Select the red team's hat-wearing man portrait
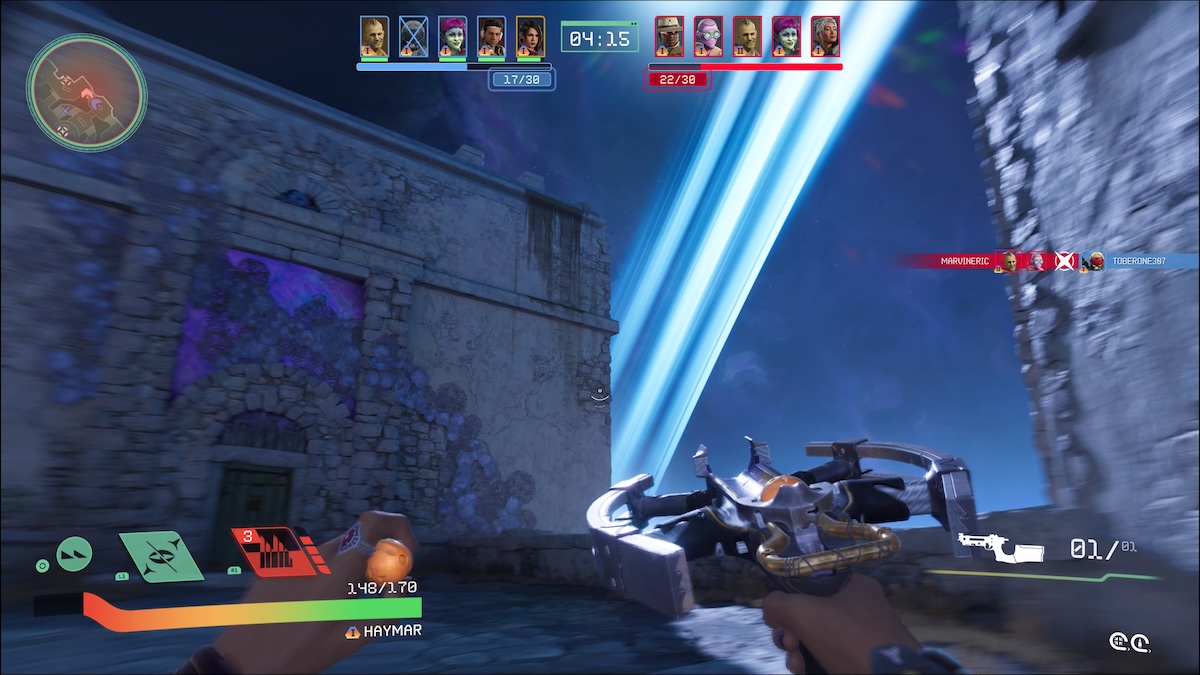Viewport: 1200px width, 675px height. (669, 36)
